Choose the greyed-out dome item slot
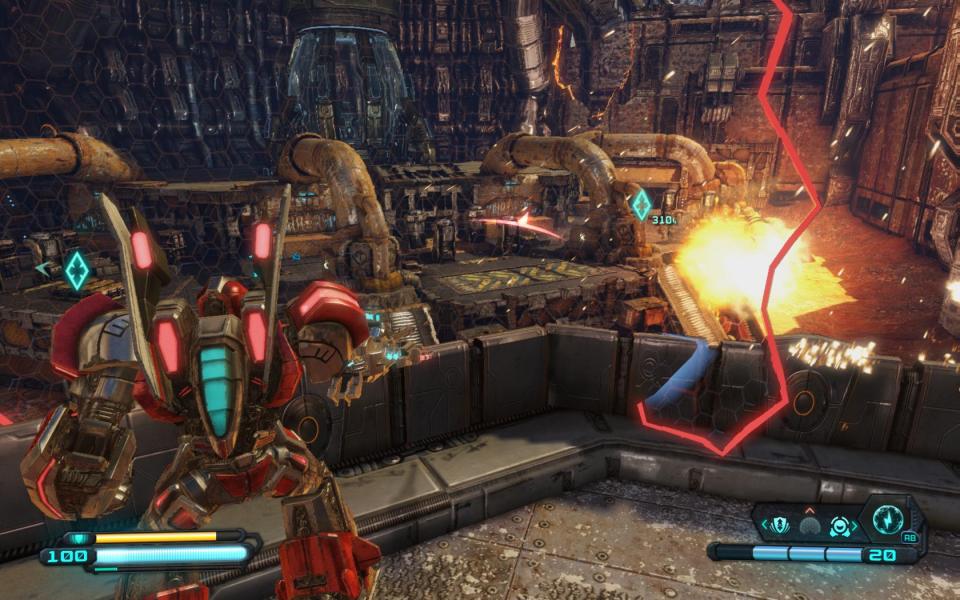The height and width of the screenshot is (600, 960). click(x=809, y=526)
